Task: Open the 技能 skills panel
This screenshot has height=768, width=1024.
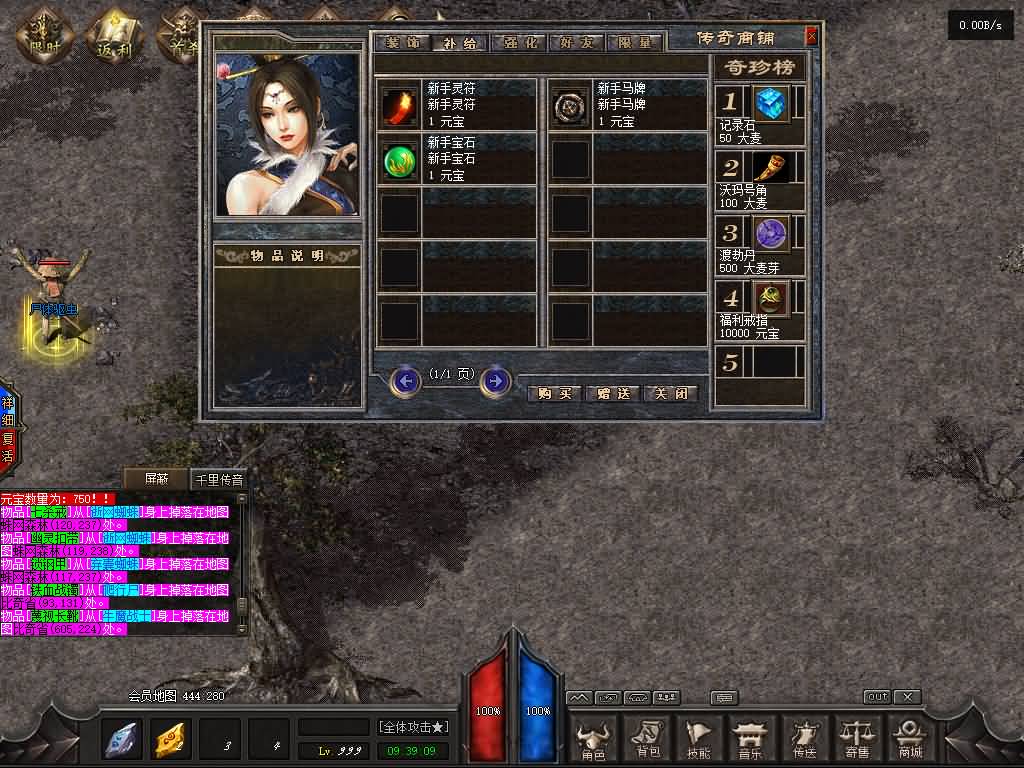Action: click(x=700, y=740)
